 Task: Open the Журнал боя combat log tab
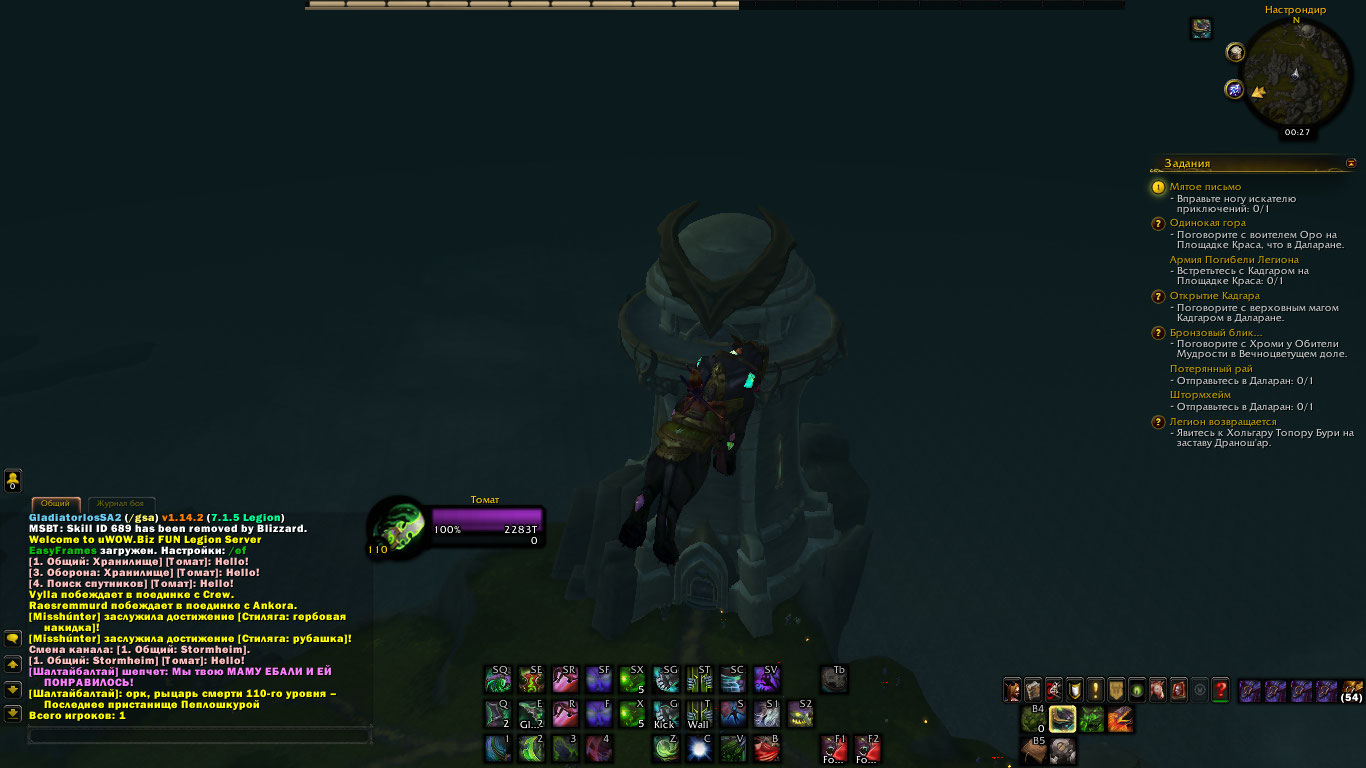(x=121, y=503)
